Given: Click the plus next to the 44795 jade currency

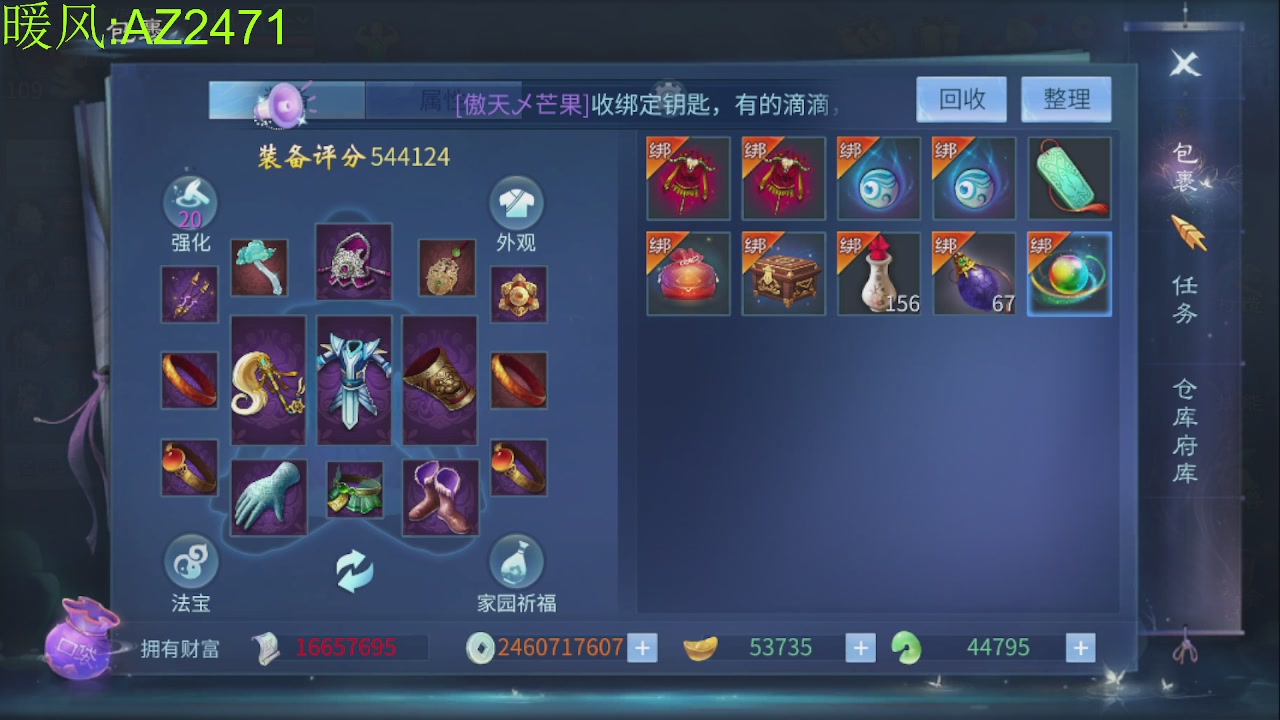Looking at the screenshot, I should (x=1079, y=647).
